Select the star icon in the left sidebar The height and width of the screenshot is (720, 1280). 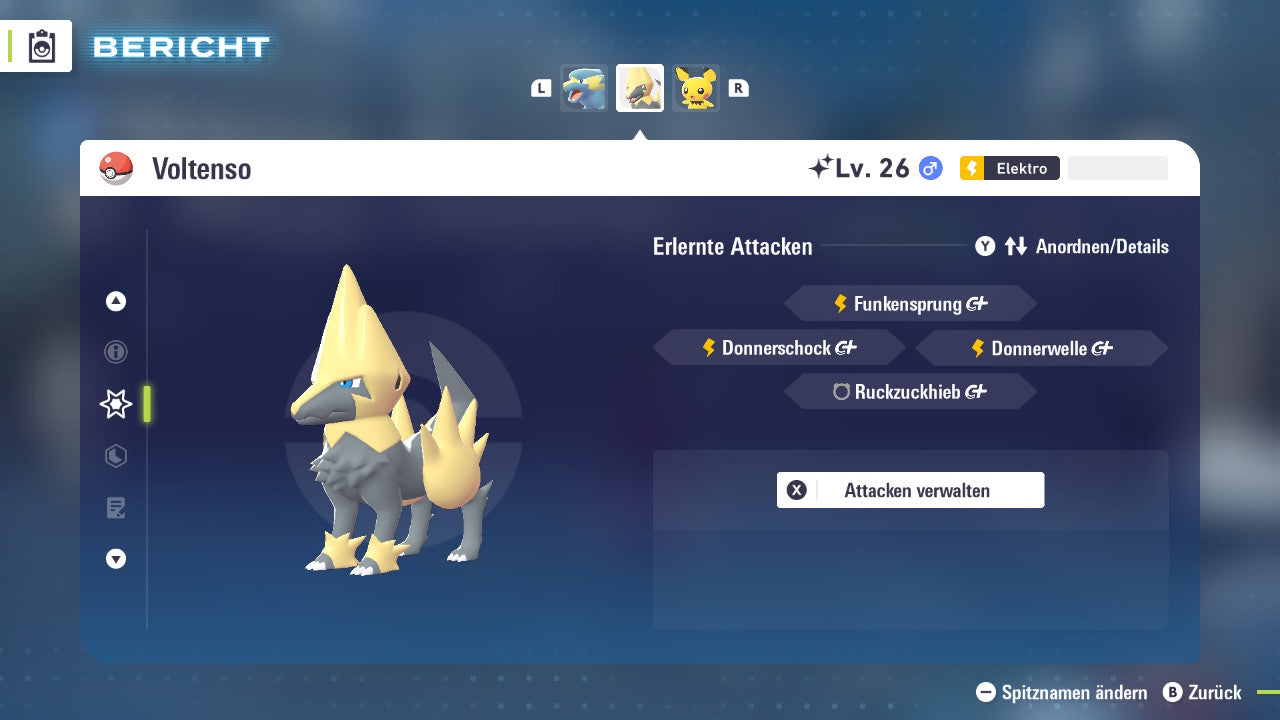115,404
